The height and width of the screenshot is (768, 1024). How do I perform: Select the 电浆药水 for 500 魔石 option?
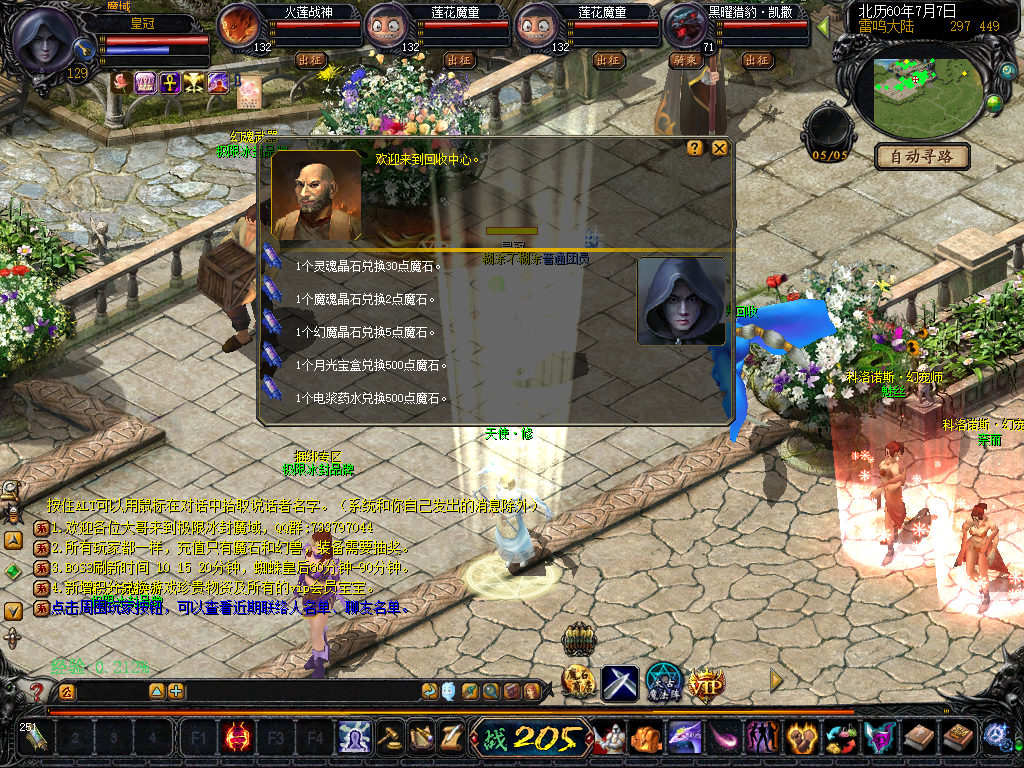coord(372,398)
